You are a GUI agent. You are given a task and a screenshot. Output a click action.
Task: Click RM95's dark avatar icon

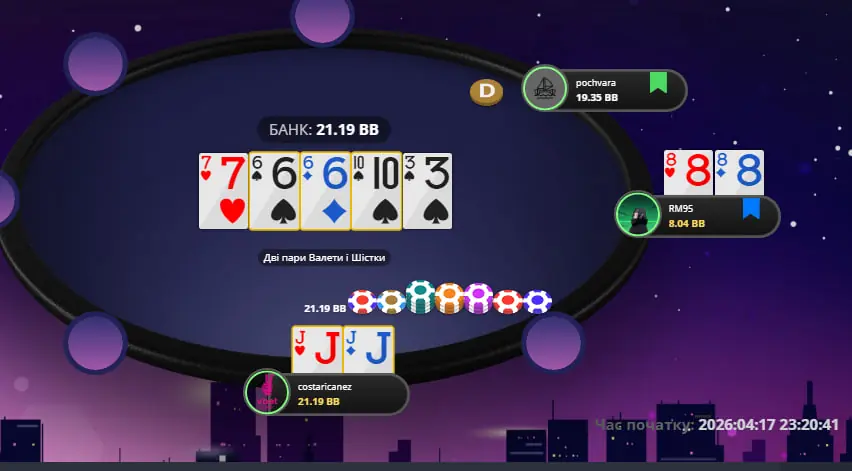[x=637, y=215]
